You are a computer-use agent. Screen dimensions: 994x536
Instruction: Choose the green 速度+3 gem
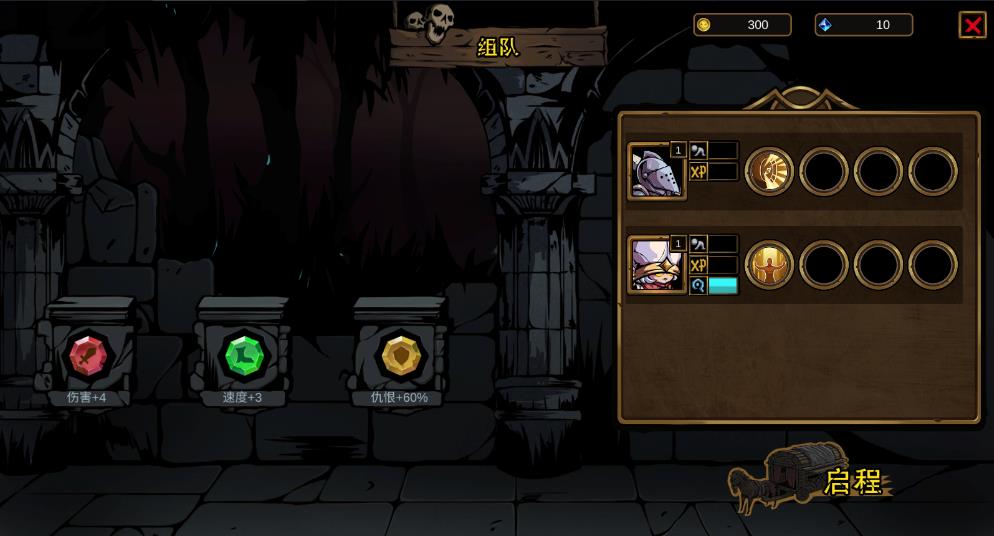coord(244,355)
